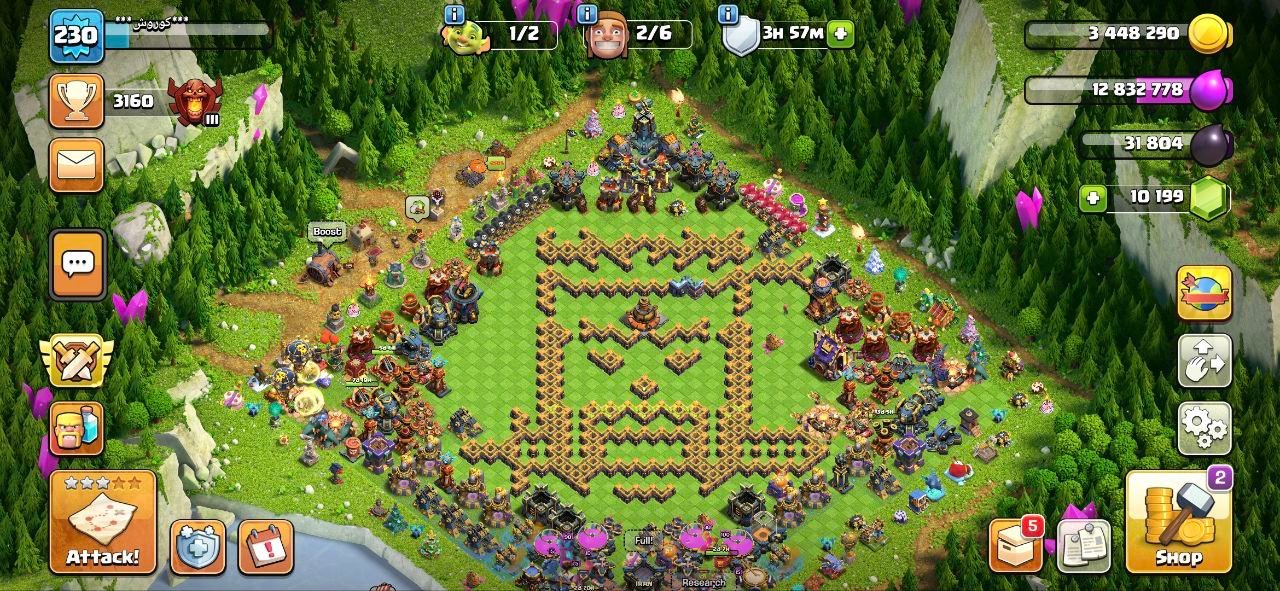
Task: Open the events calendar button
Action: click(x=265, y=547)
